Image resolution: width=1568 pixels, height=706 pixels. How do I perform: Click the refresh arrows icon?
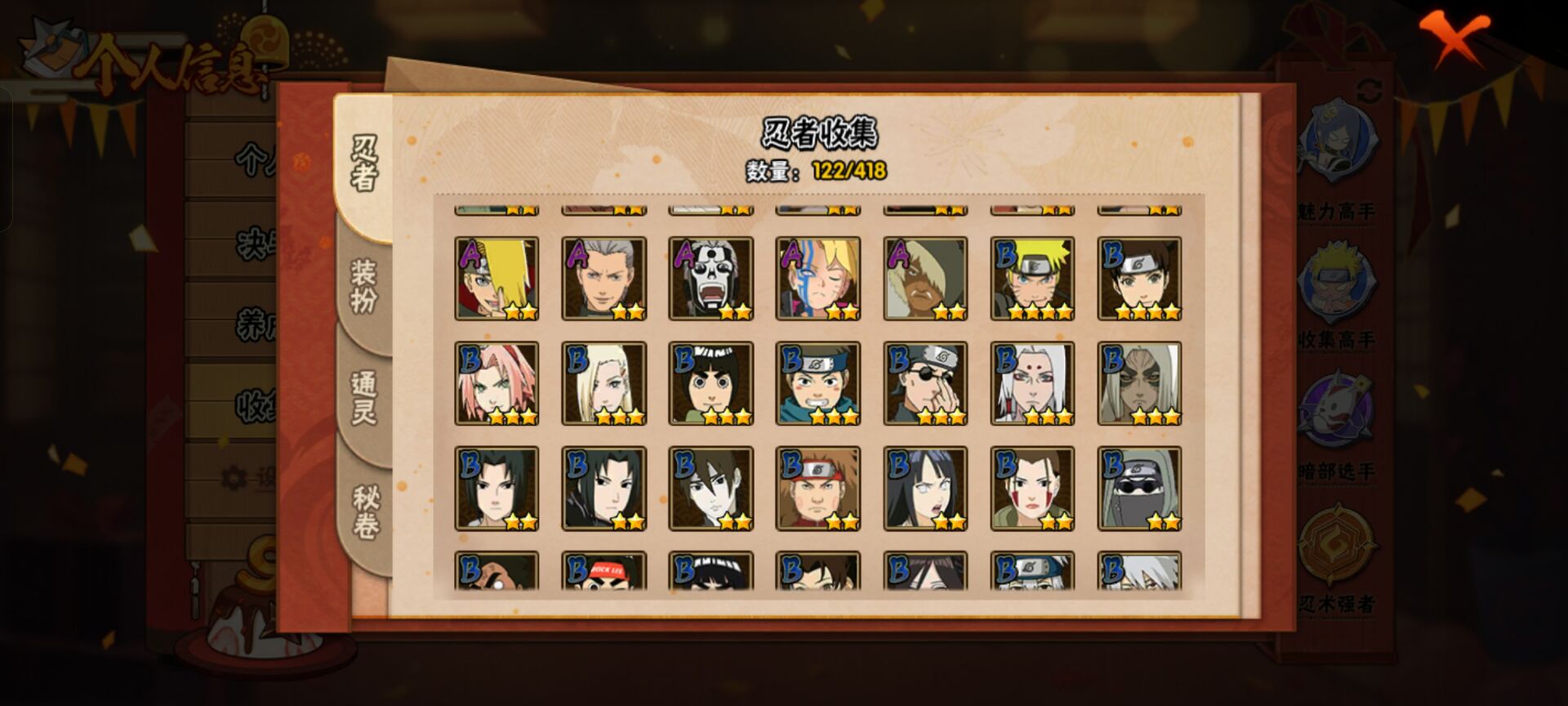click(x=1370, y=91)
